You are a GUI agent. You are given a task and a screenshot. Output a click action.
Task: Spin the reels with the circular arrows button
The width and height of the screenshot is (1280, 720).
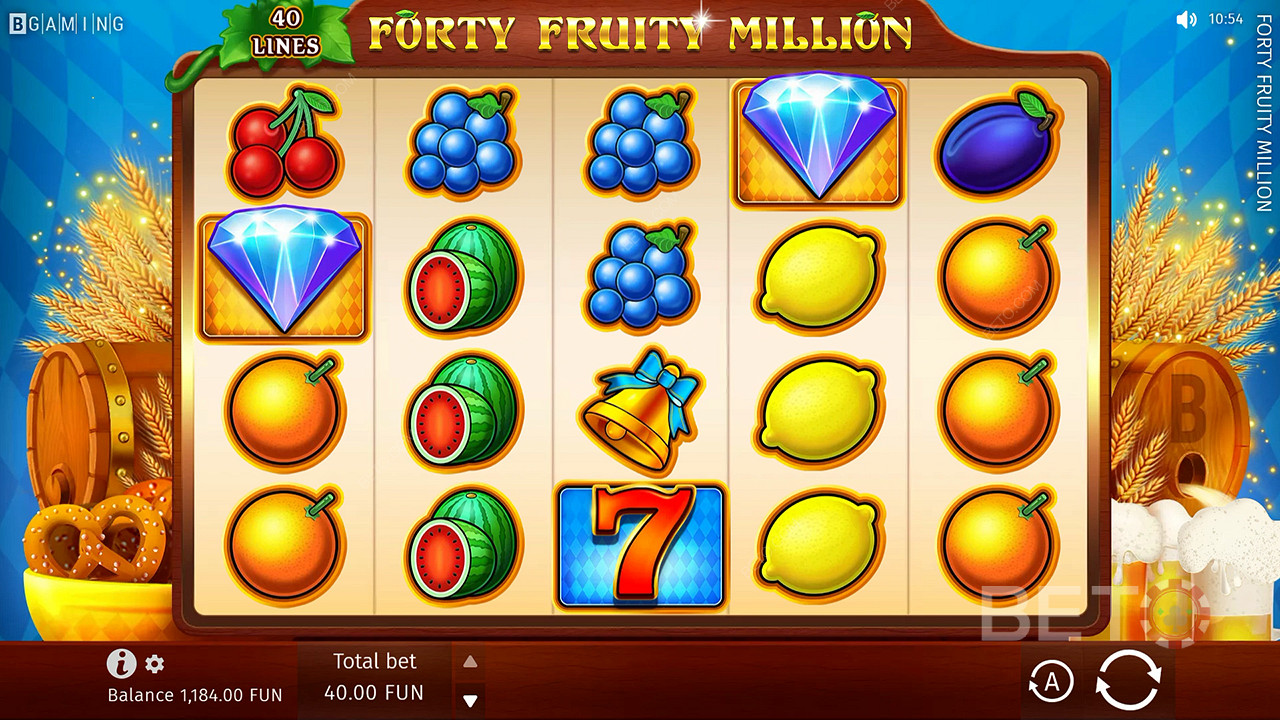click(x=1128, y=681)
